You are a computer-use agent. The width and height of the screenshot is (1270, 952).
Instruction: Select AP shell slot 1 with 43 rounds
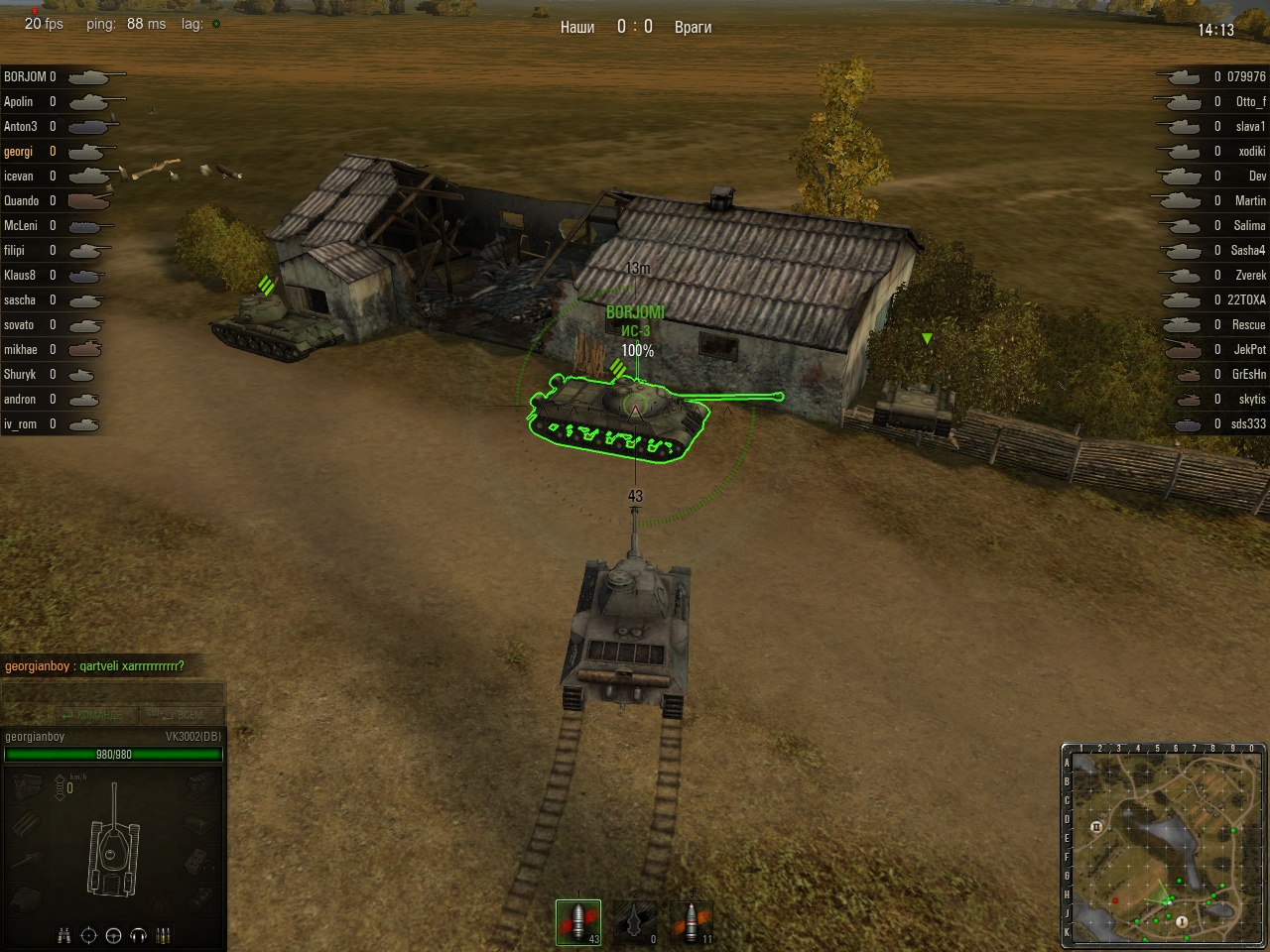tap(578, 920)
